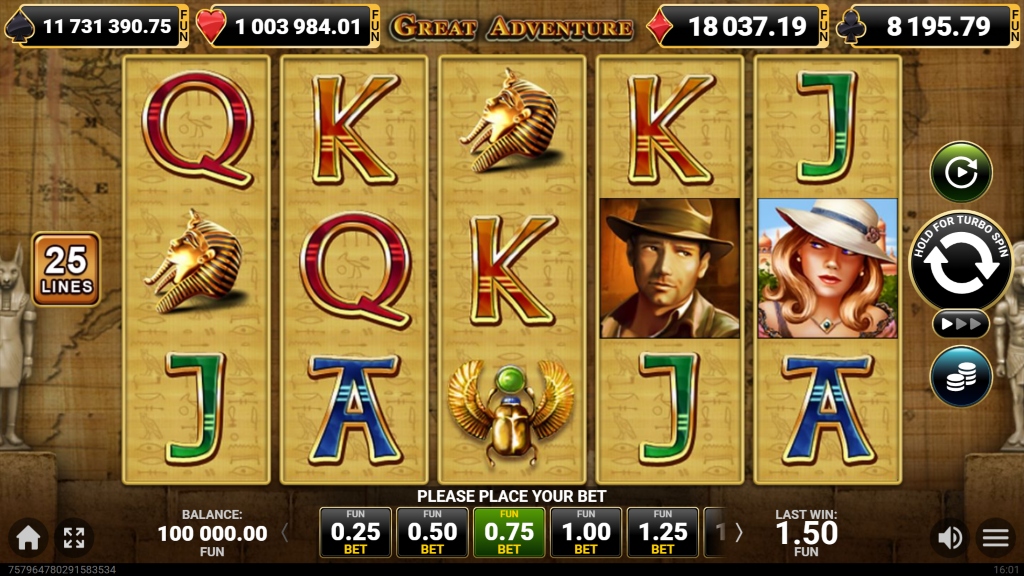The image size is (1024, 576).
Task: Toggle the fast-forward turbo arrows button
Action: point(960,324)
